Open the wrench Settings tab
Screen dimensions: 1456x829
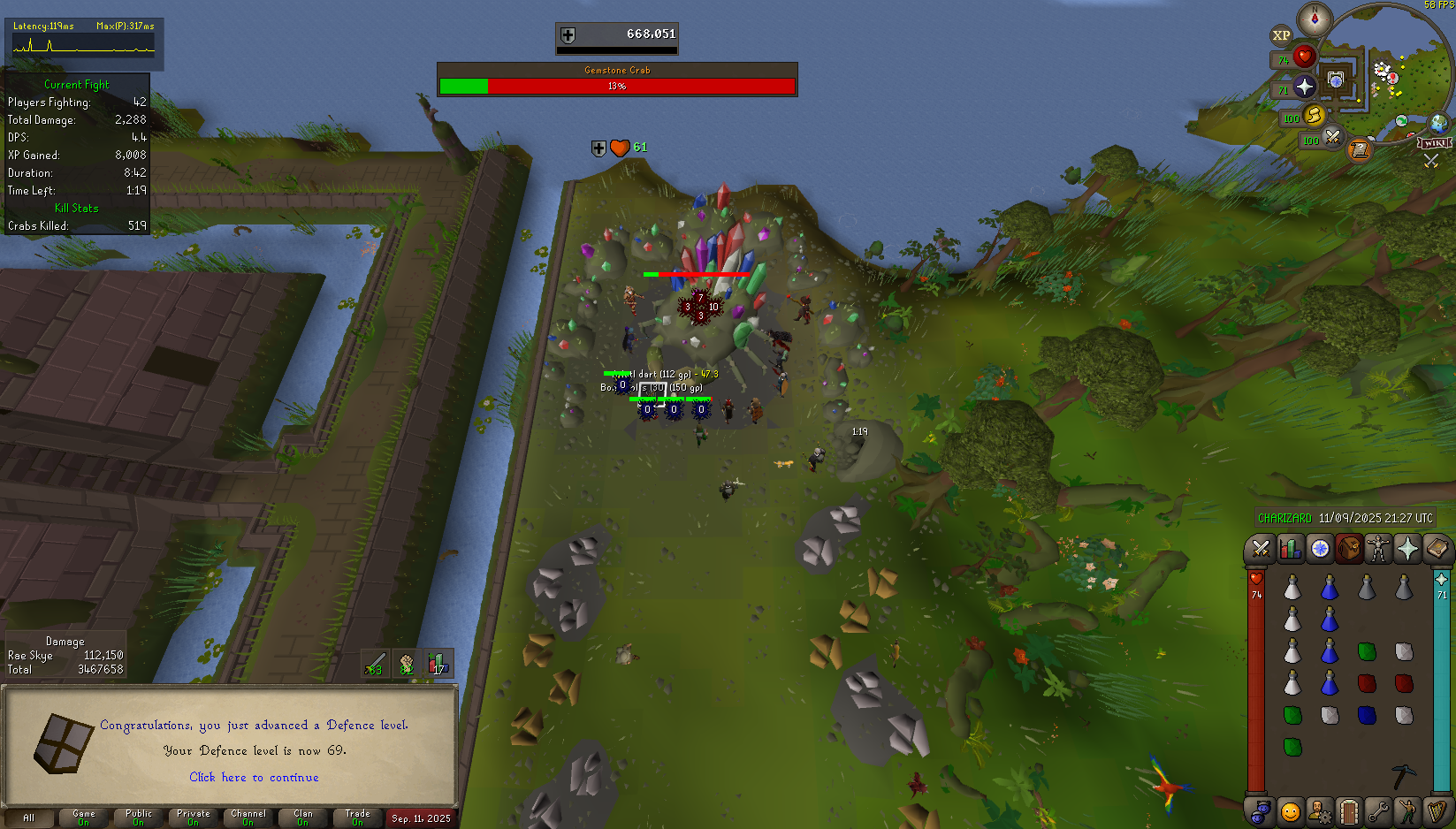pyautogui.click(x=1377, y=810)
